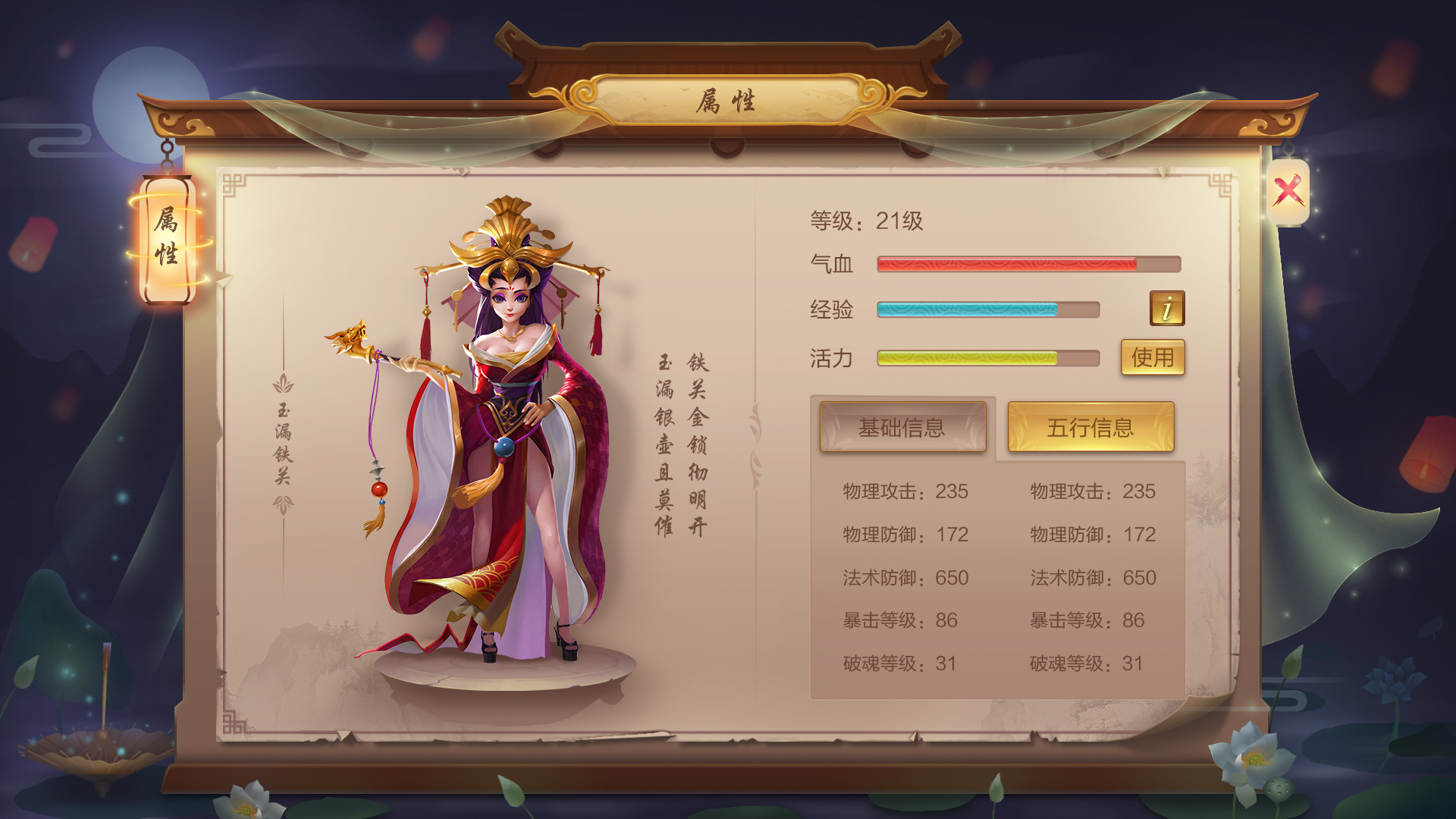Click the golden roof ornament above the title
1456x819 pixels.
(x=728, y=45)
